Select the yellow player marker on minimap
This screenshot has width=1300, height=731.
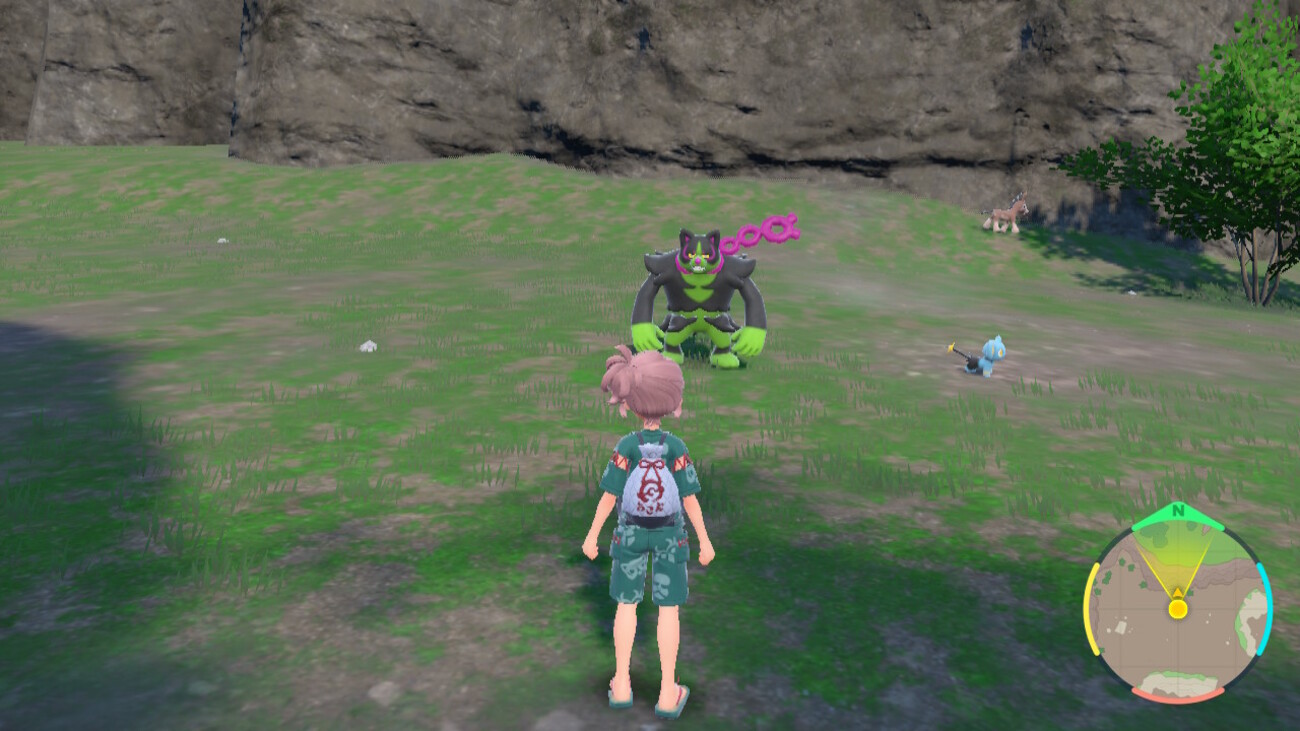pos(1178,608)
